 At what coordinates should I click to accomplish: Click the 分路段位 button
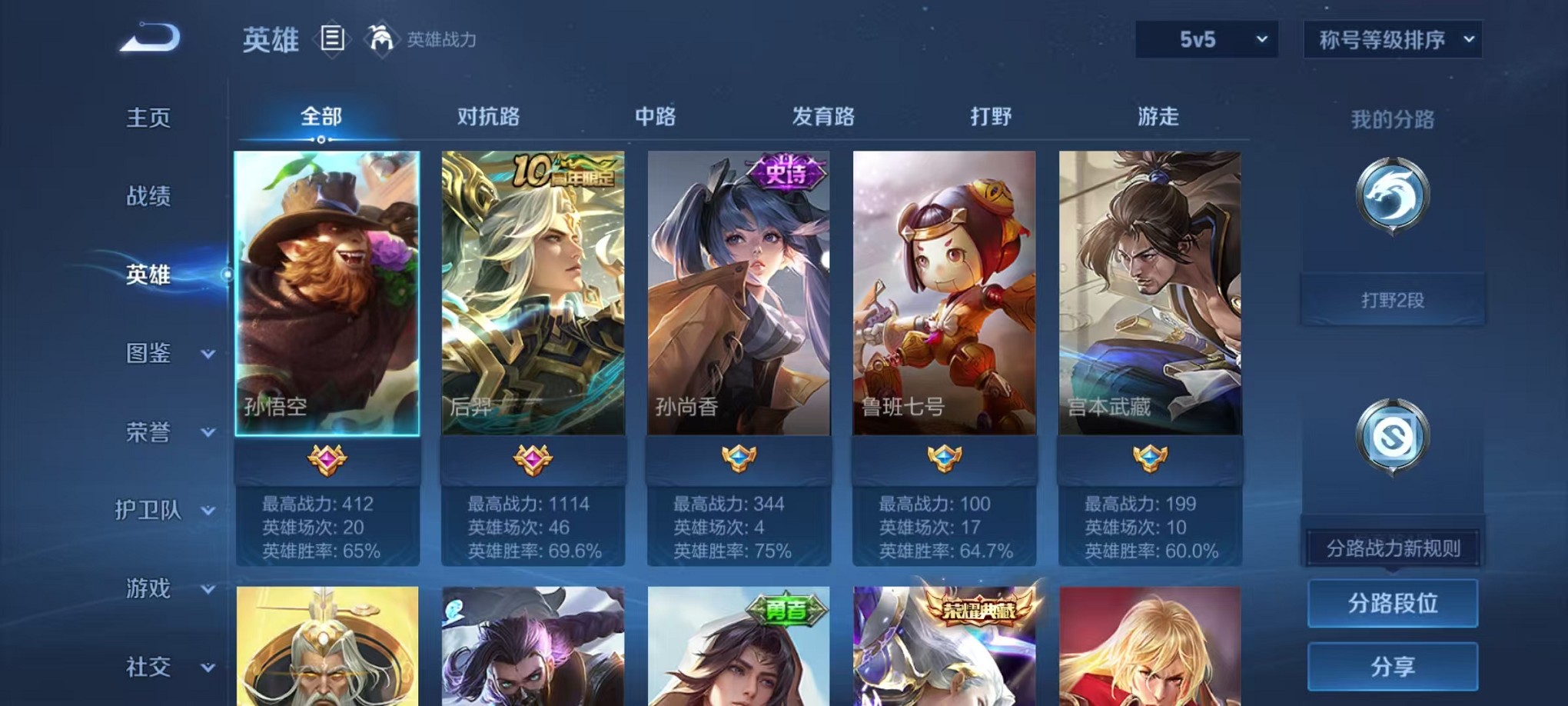pyautogui.click(x=1391, y=604)
